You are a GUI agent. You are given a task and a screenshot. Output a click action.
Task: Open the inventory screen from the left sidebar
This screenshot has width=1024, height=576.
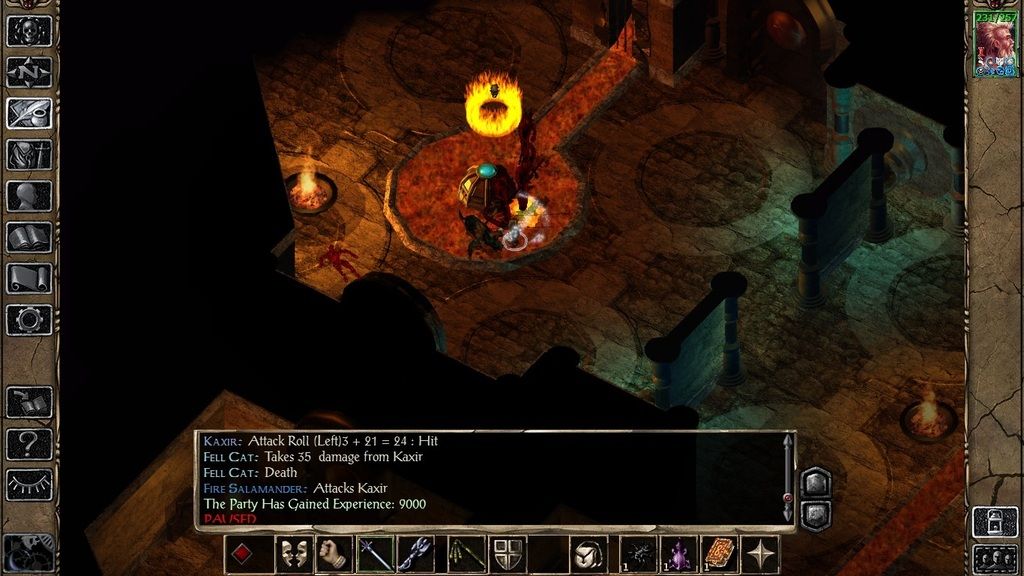[x=29, y=155]
